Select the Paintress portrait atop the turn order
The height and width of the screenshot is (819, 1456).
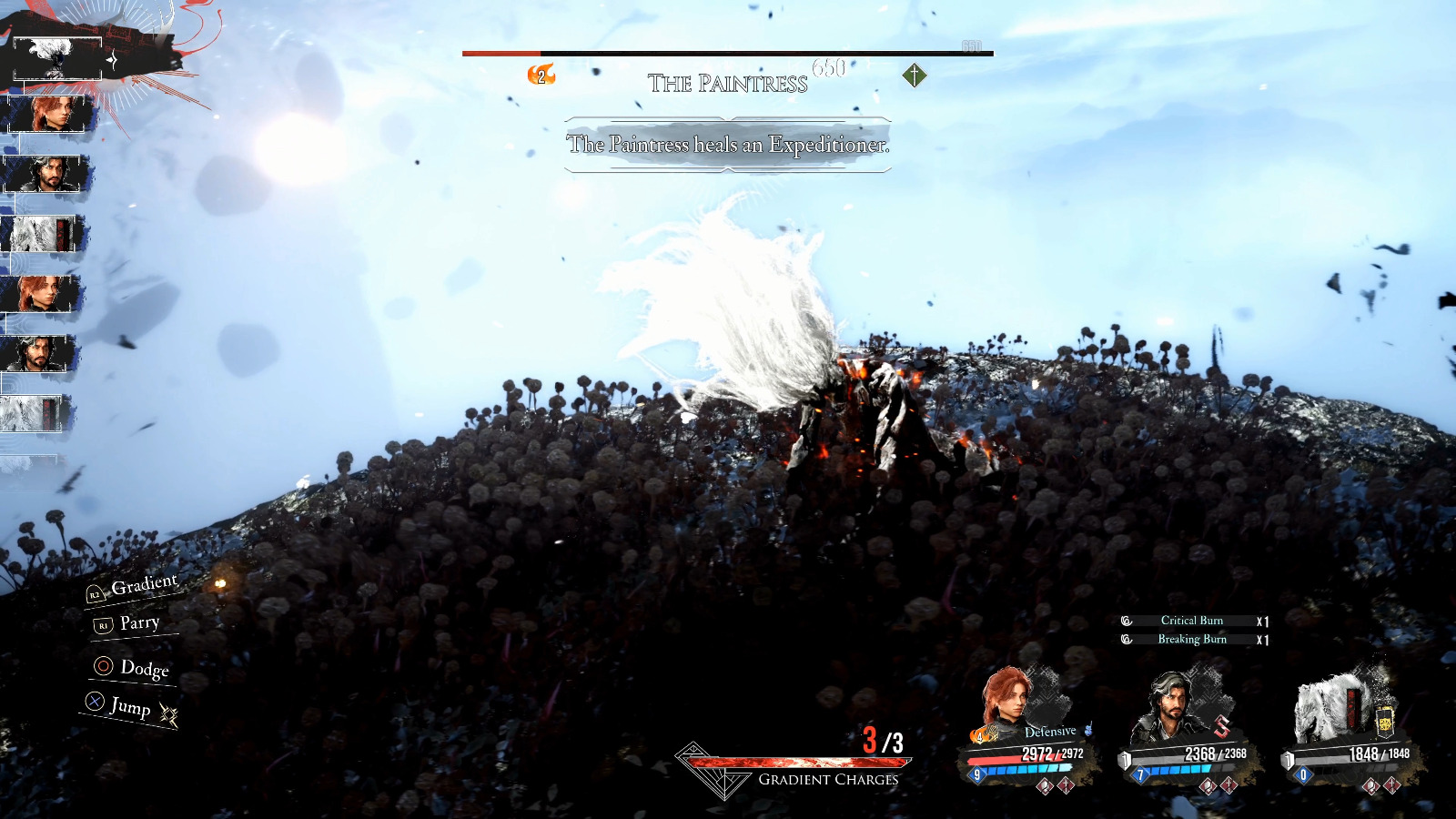coord(56,58)
